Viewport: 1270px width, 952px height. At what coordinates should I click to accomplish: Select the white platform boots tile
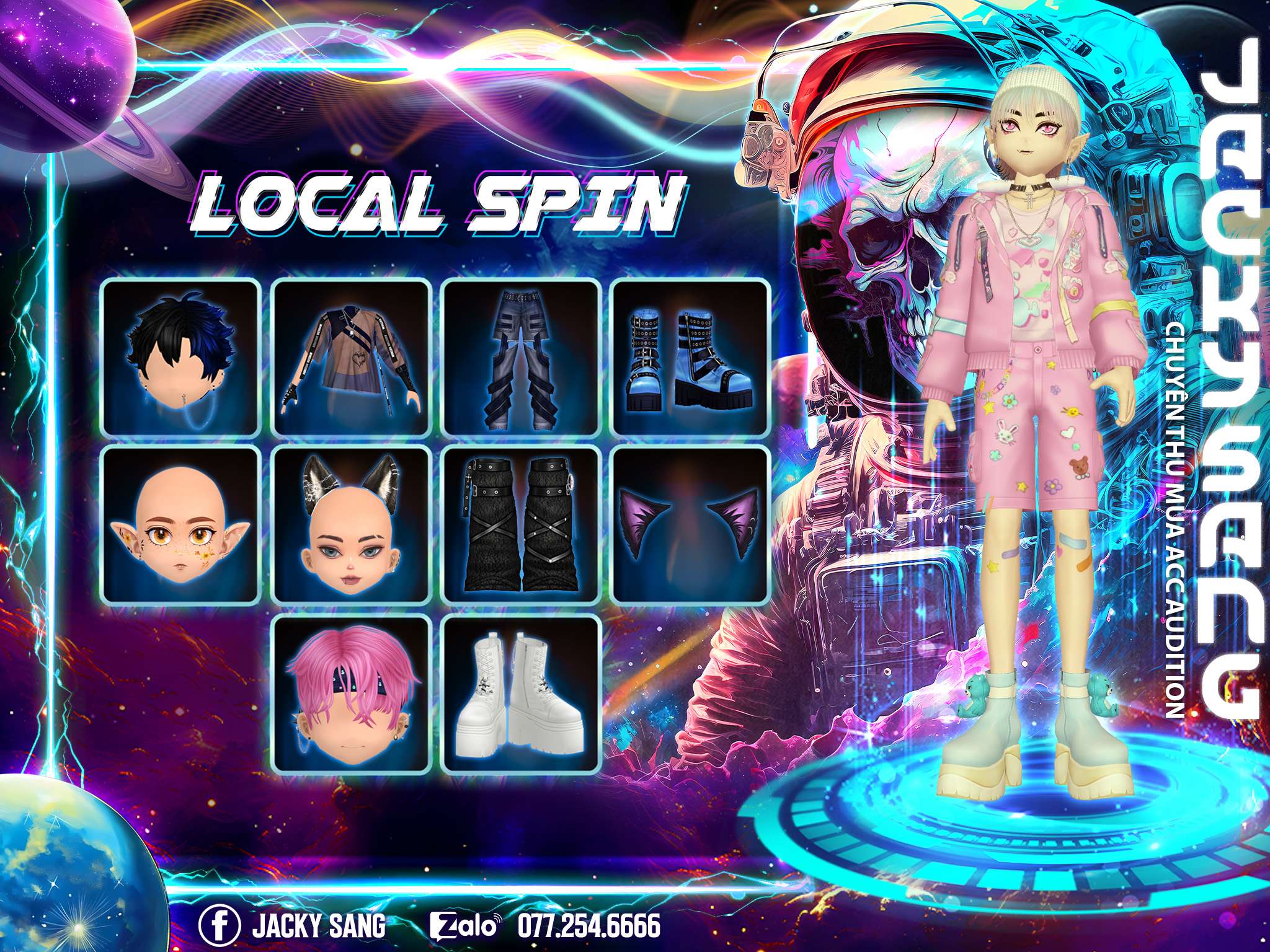pos(522,694)
